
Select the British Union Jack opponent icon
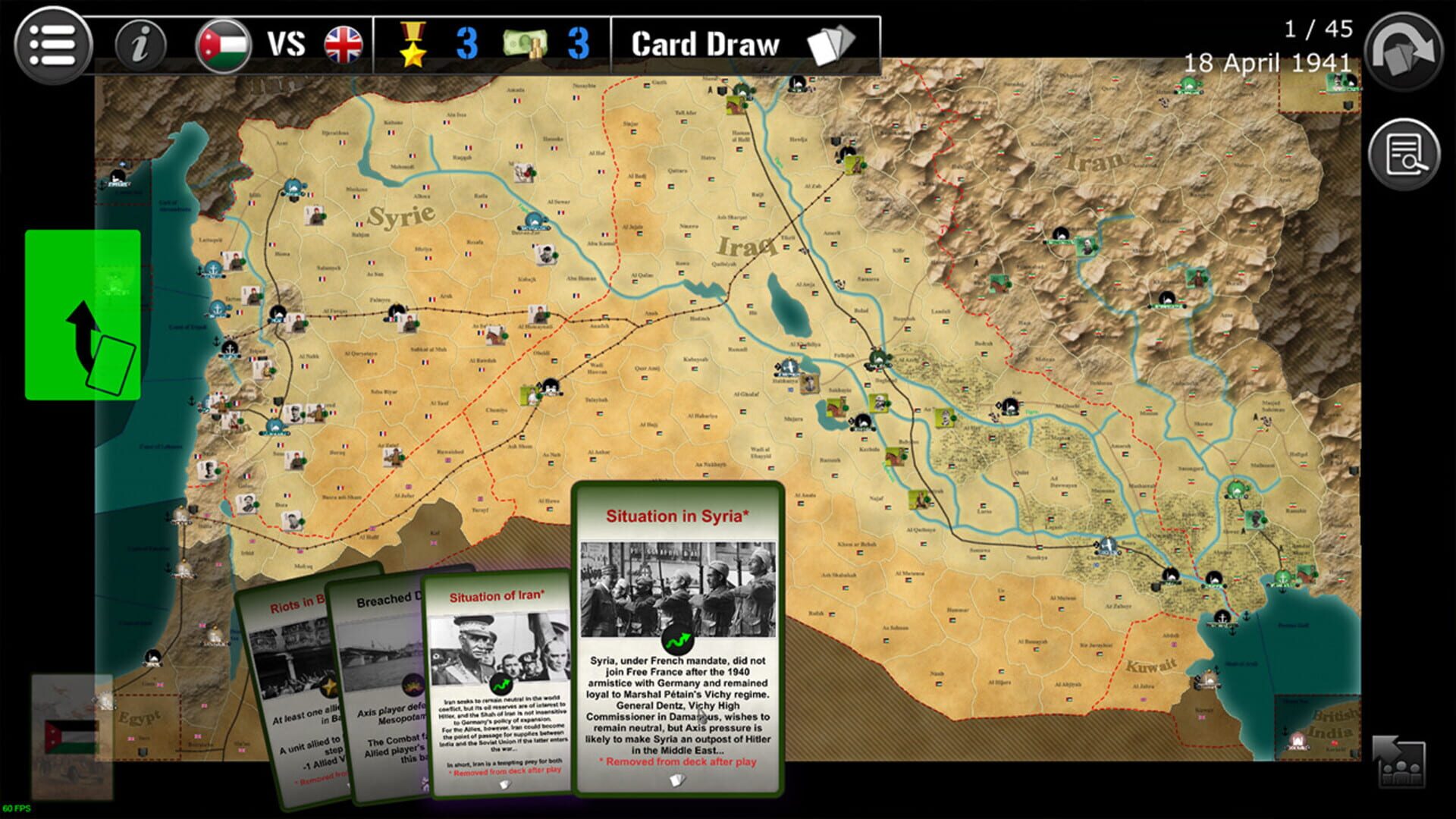coord(343,44)
